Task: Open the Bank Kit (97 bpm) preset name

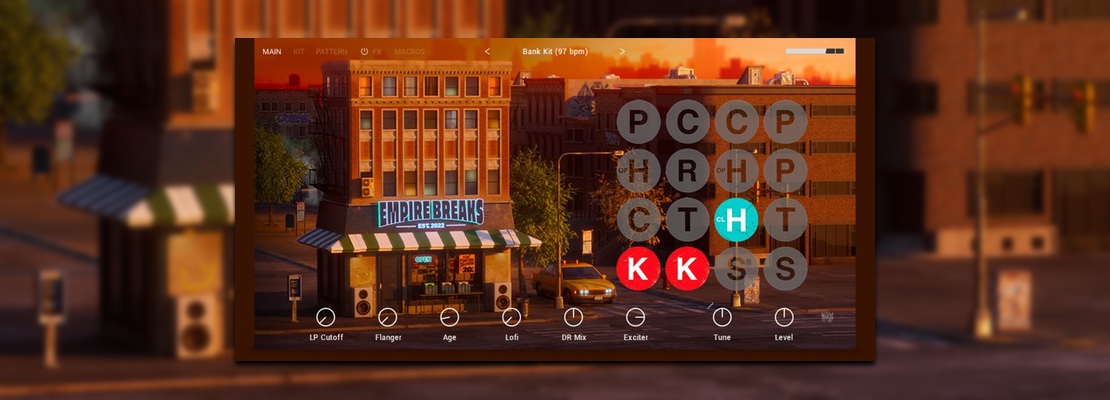Action: pyautogui.click(x=555, y=52)
